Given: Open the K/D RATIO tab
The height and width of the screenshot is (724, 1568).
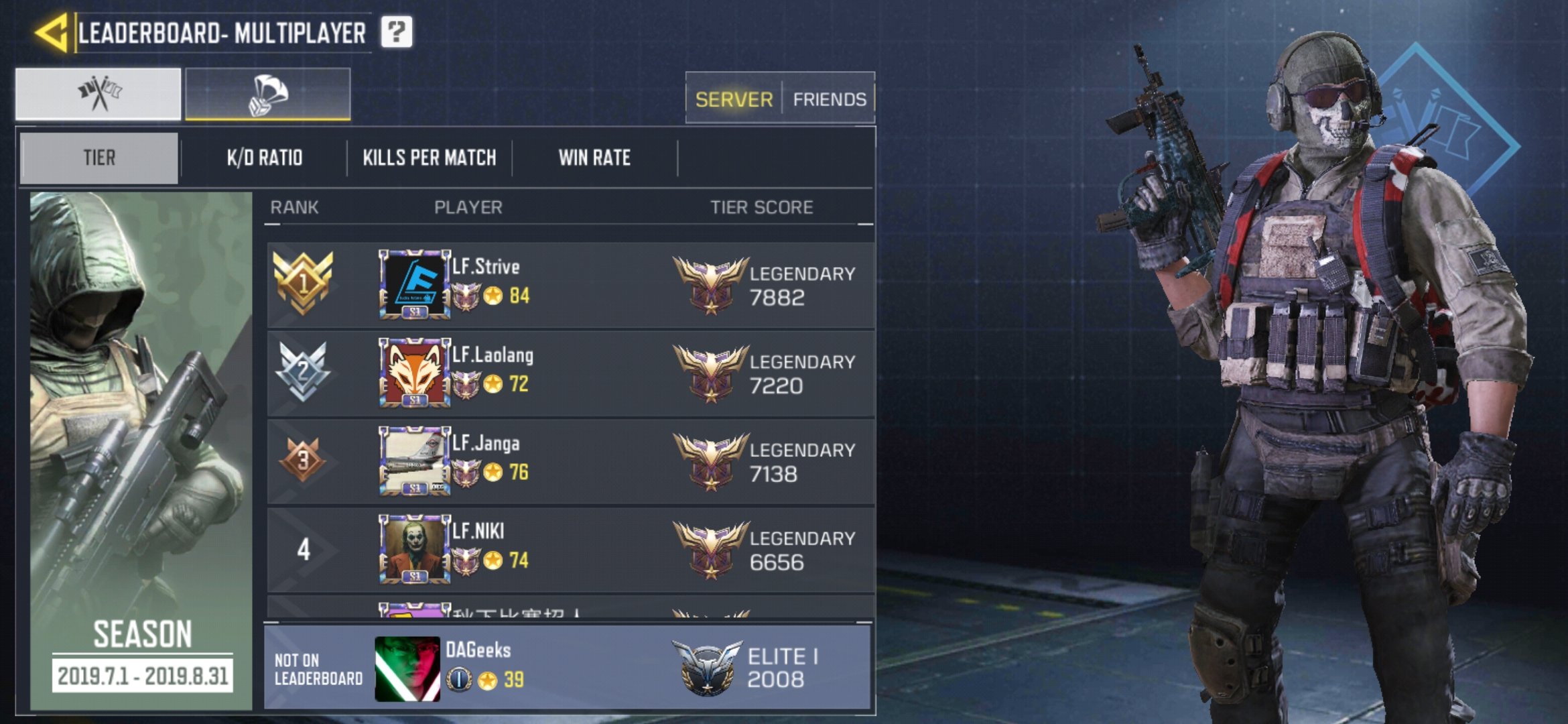Looking at the screenshot, I should coord(263,158).
